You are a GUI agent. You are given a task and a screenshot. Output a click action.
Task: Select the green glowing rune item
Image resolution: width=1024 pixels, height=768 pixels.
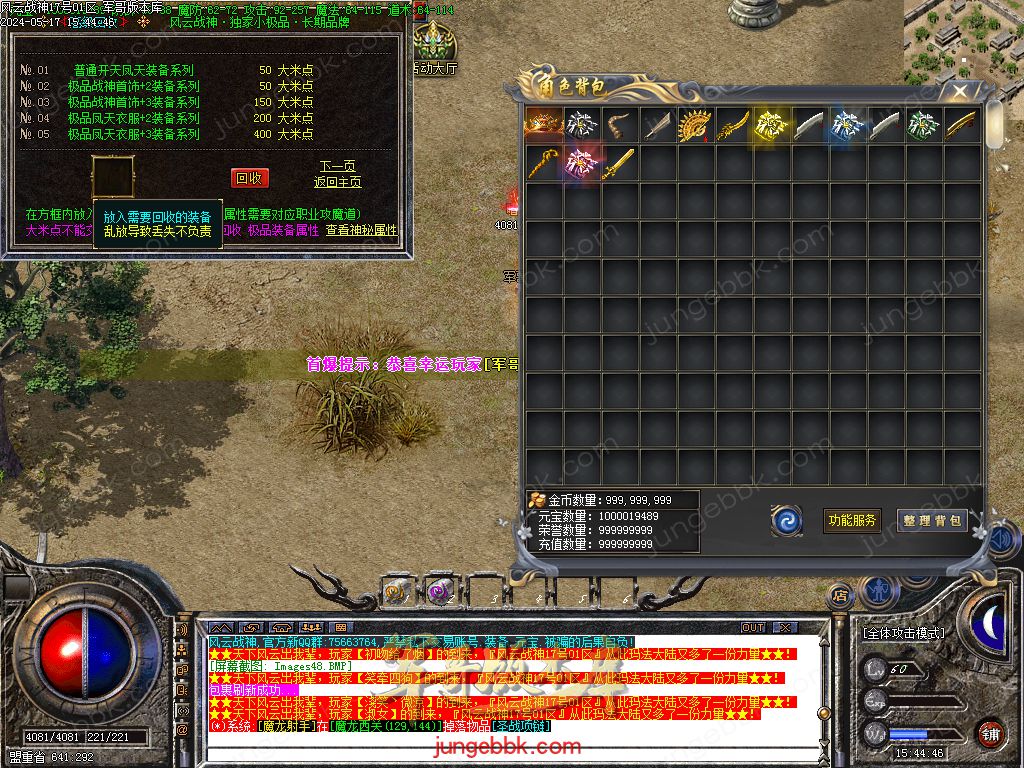pyautogui.click(x=924, y=125)
